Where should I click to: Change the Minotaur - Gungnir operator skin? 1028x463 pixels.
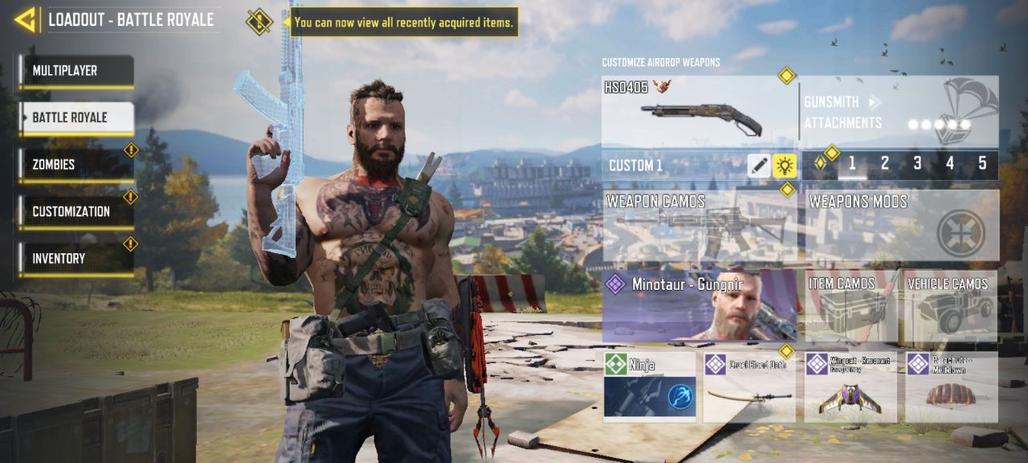700,305
